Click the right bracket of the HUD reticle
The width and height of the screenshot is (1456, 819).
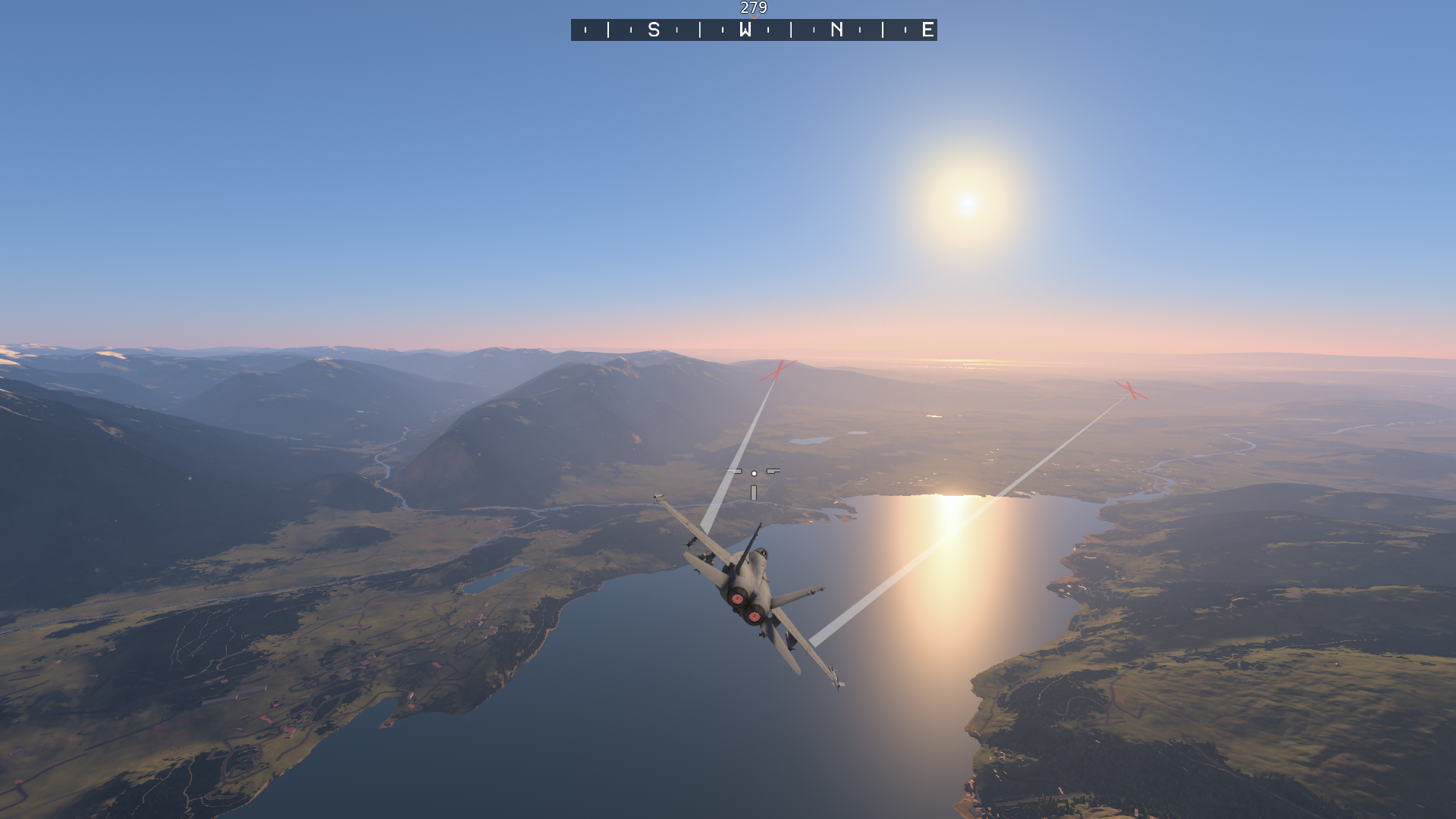(x=772, y=471)
